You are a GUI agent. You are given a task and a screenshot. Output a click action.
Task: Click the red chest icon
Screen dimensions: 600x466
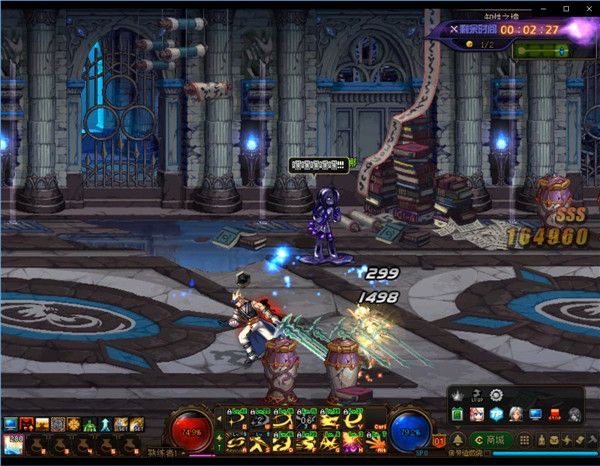coord(554,414)
